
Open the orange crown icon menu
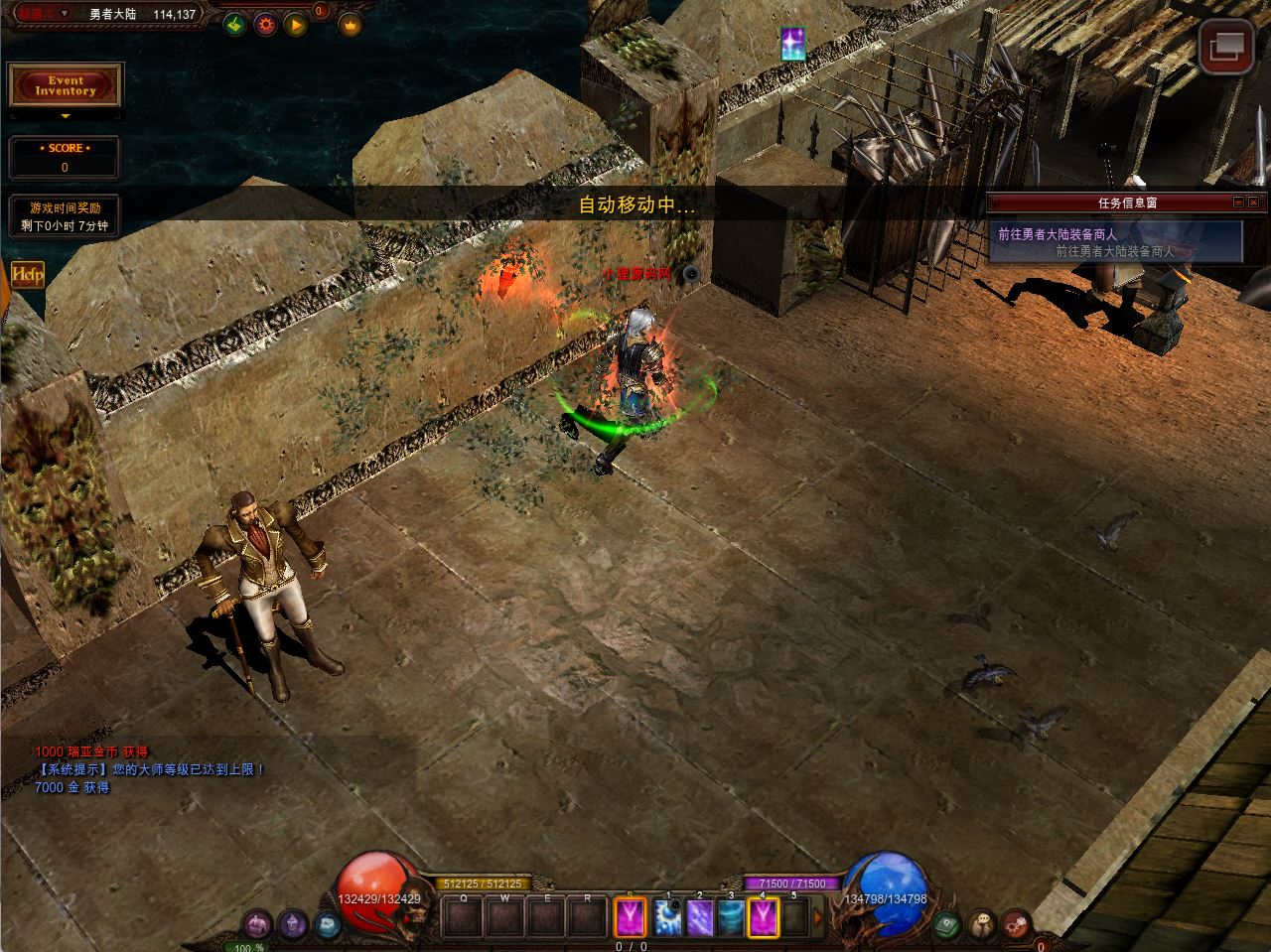click(349, 24)
